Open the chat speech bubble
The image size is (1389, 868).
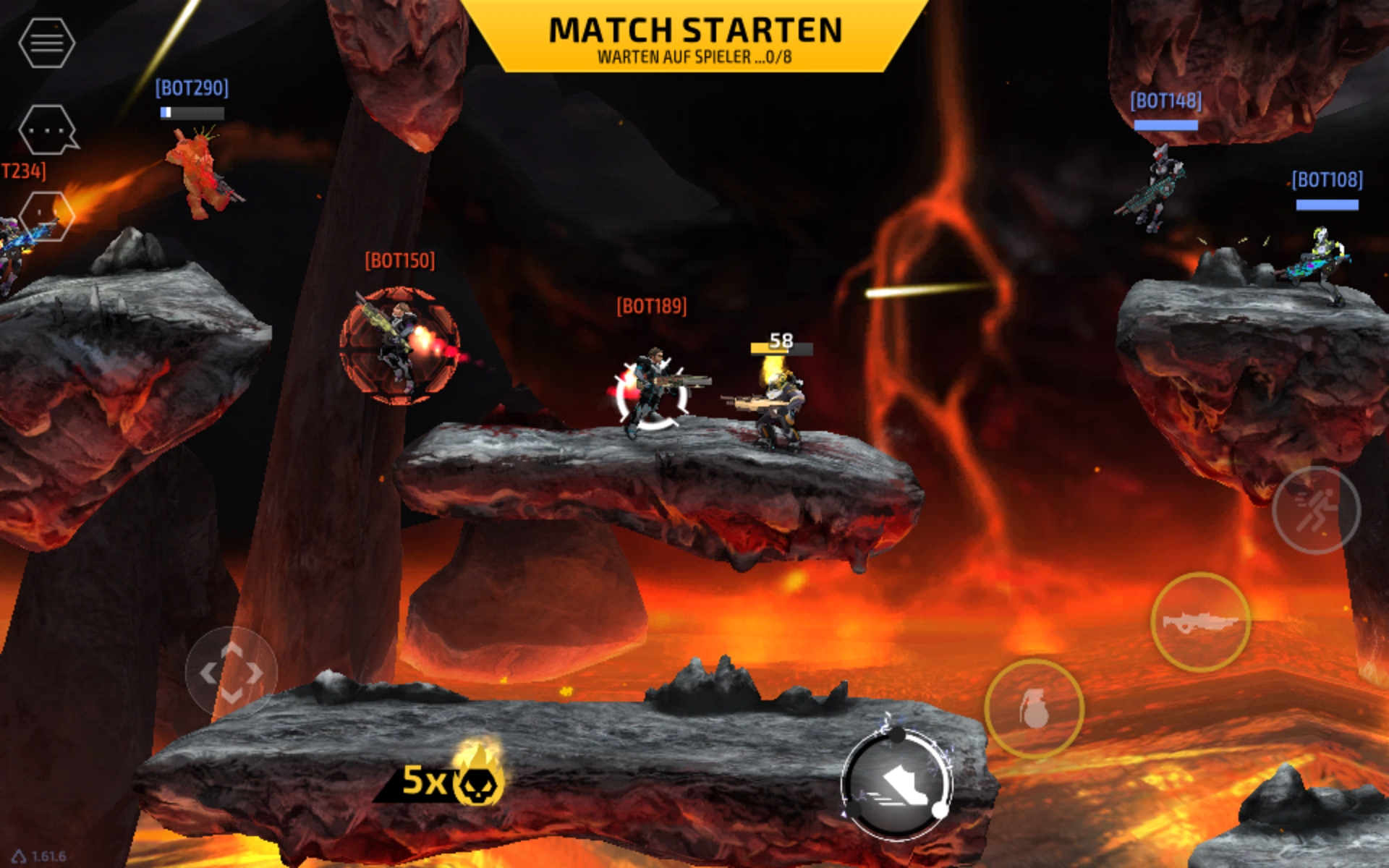[x=48, y=130]
